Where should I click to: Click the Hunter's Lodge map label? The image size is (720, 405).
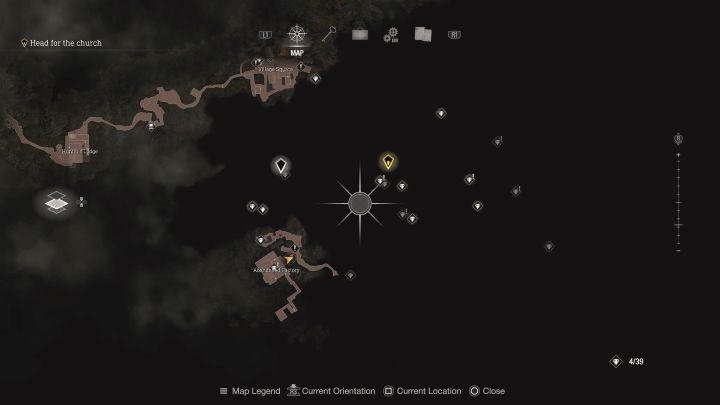pyautogui.click(x=81, y=151)
